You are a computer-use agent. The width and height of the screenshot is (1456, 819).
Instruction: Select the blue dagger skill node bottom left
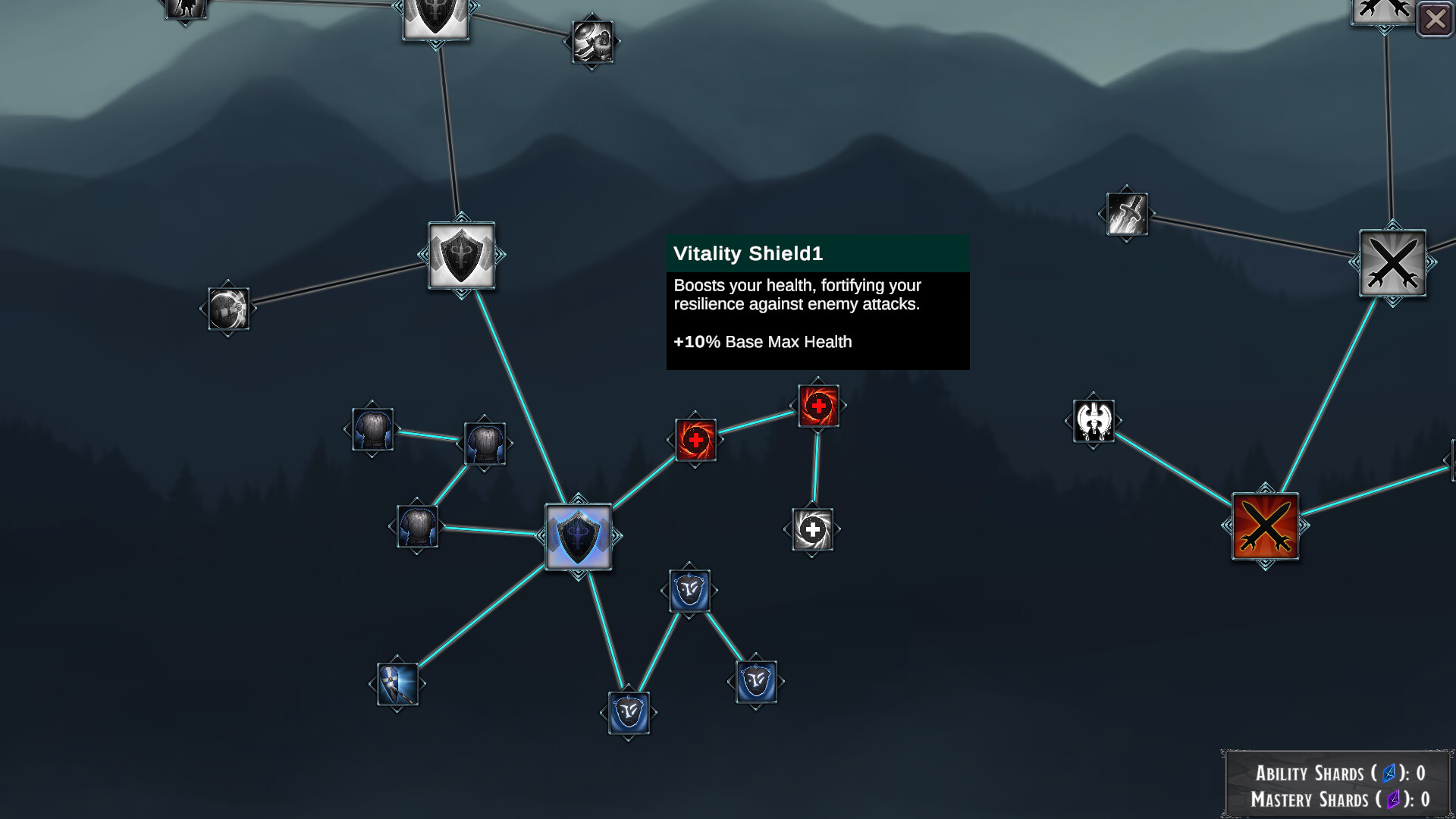398,682
